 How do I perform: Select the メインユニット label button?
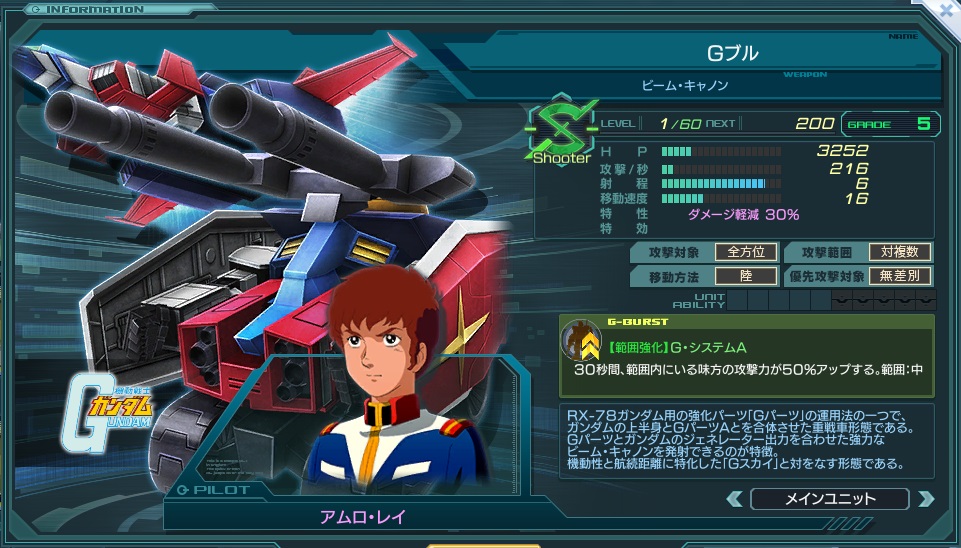(829, 498)
